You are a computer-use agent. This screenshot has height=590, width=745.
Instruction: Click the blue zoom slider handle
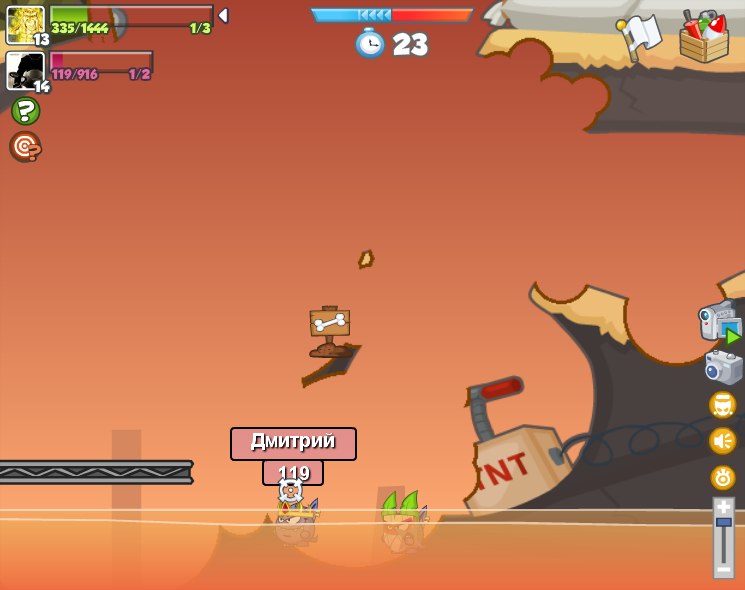[x=723, y=522]
